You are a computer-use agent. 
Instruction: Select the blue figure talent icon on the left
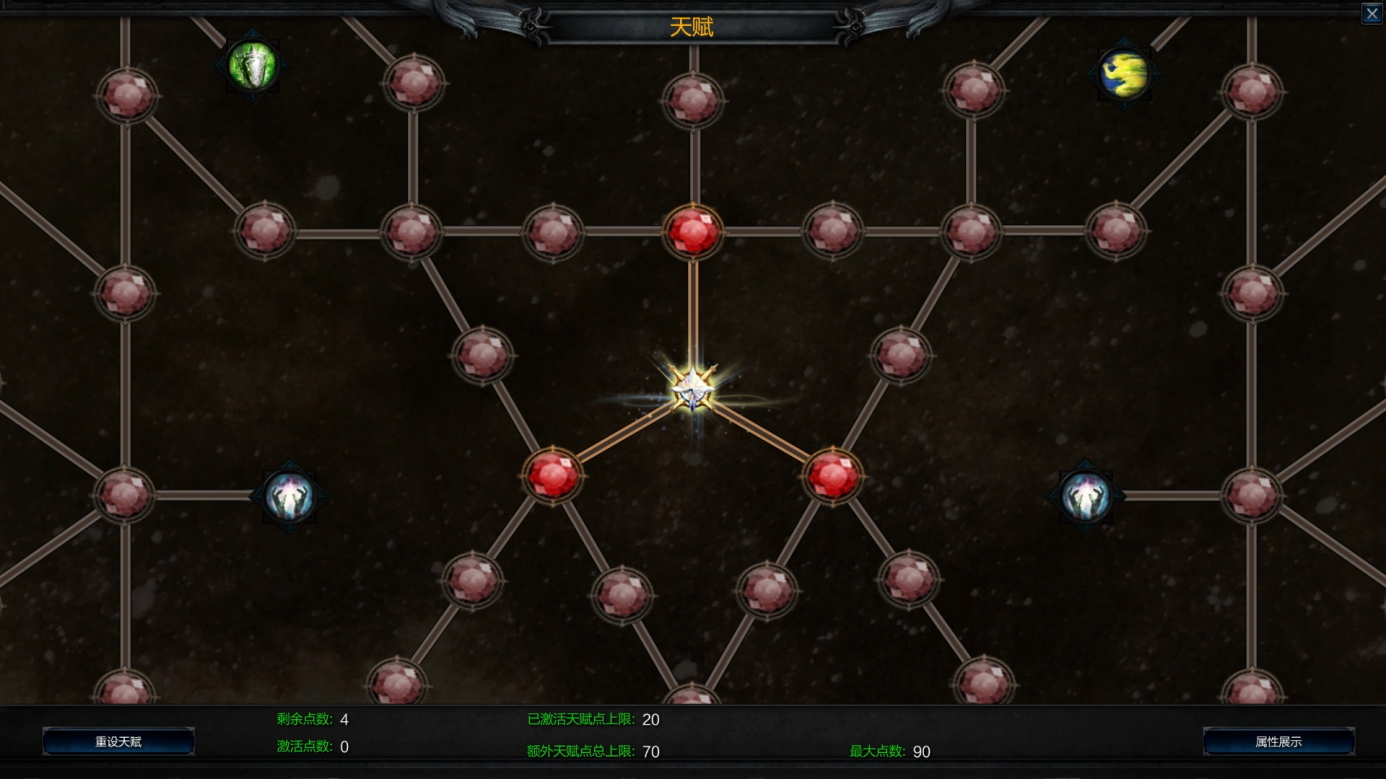point(290,496)
